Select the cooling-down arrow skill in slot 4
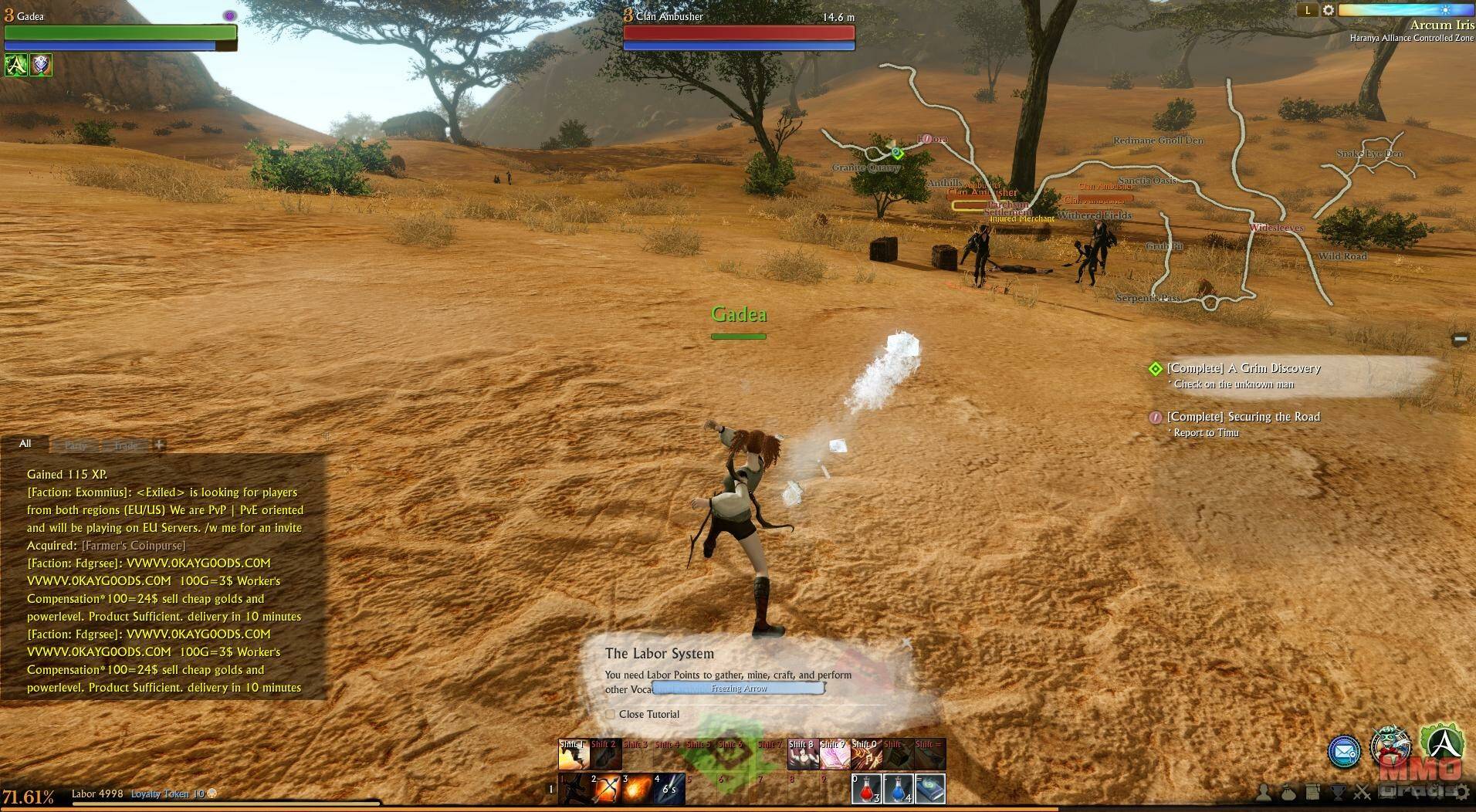The width and height of the screenshot is (1476, 812). point(669,789)
